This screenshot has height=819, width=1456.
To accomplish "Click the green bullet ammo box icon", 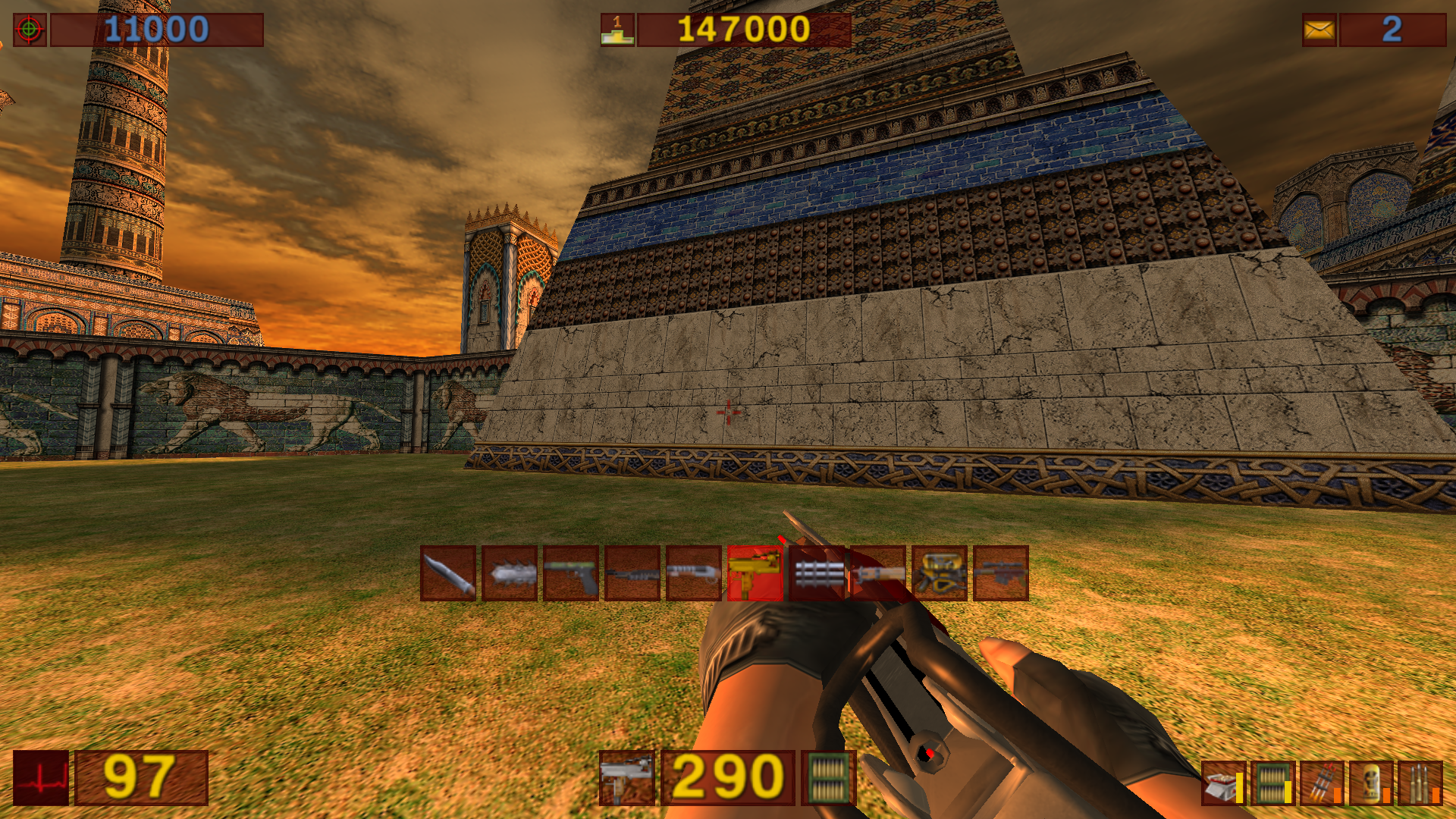I will click(828, 778).
